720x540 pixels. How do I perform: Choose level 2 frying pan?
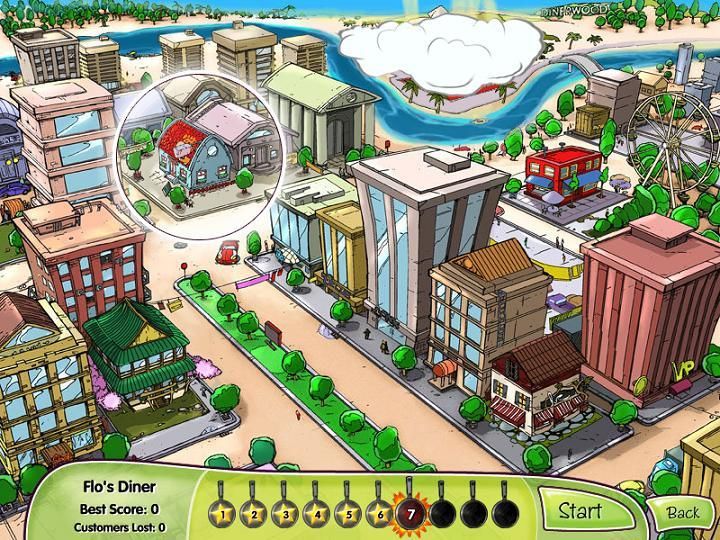(x=255, y=514)
